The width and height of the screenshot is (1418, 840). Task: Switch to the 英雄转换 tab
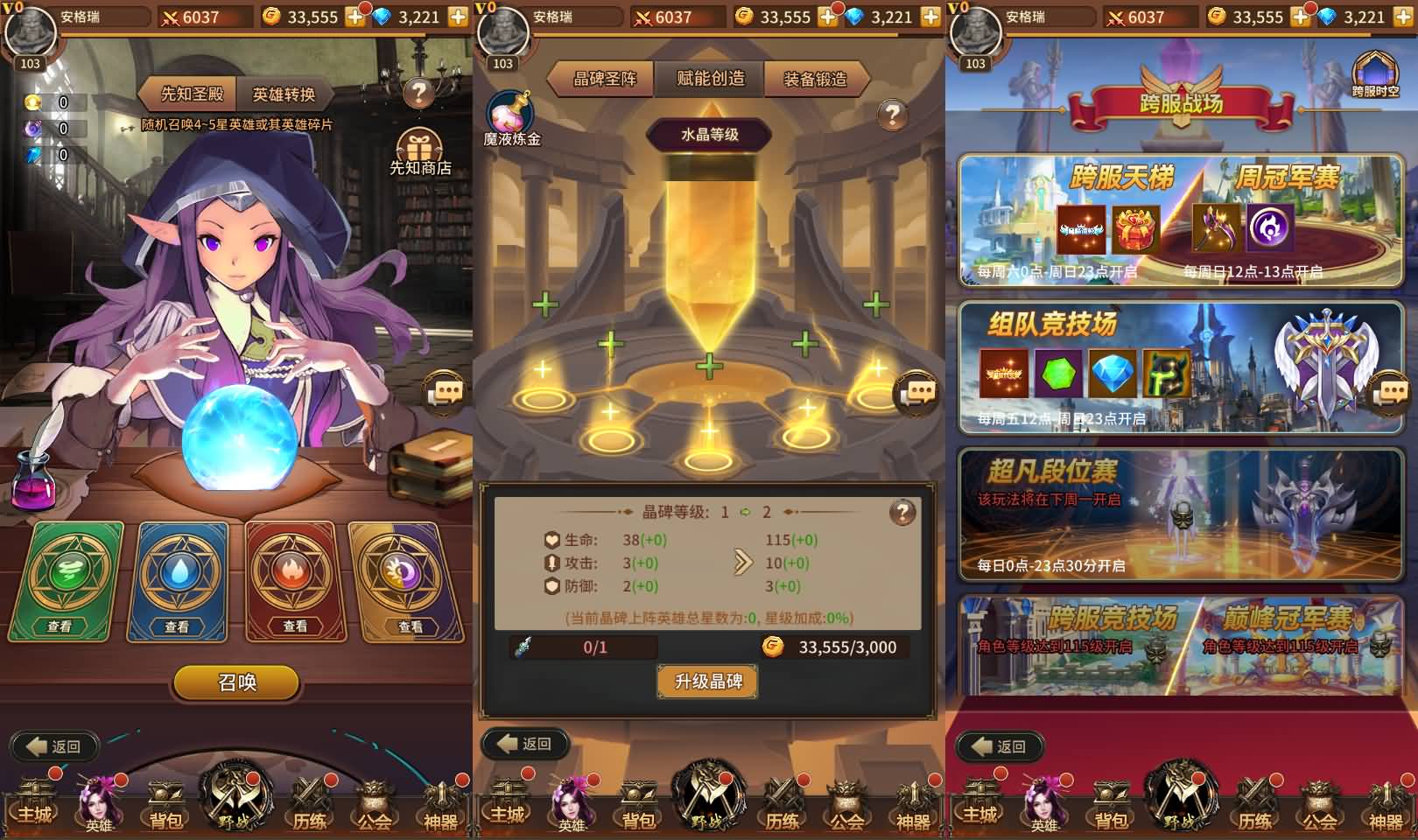(x=283, y=94)
